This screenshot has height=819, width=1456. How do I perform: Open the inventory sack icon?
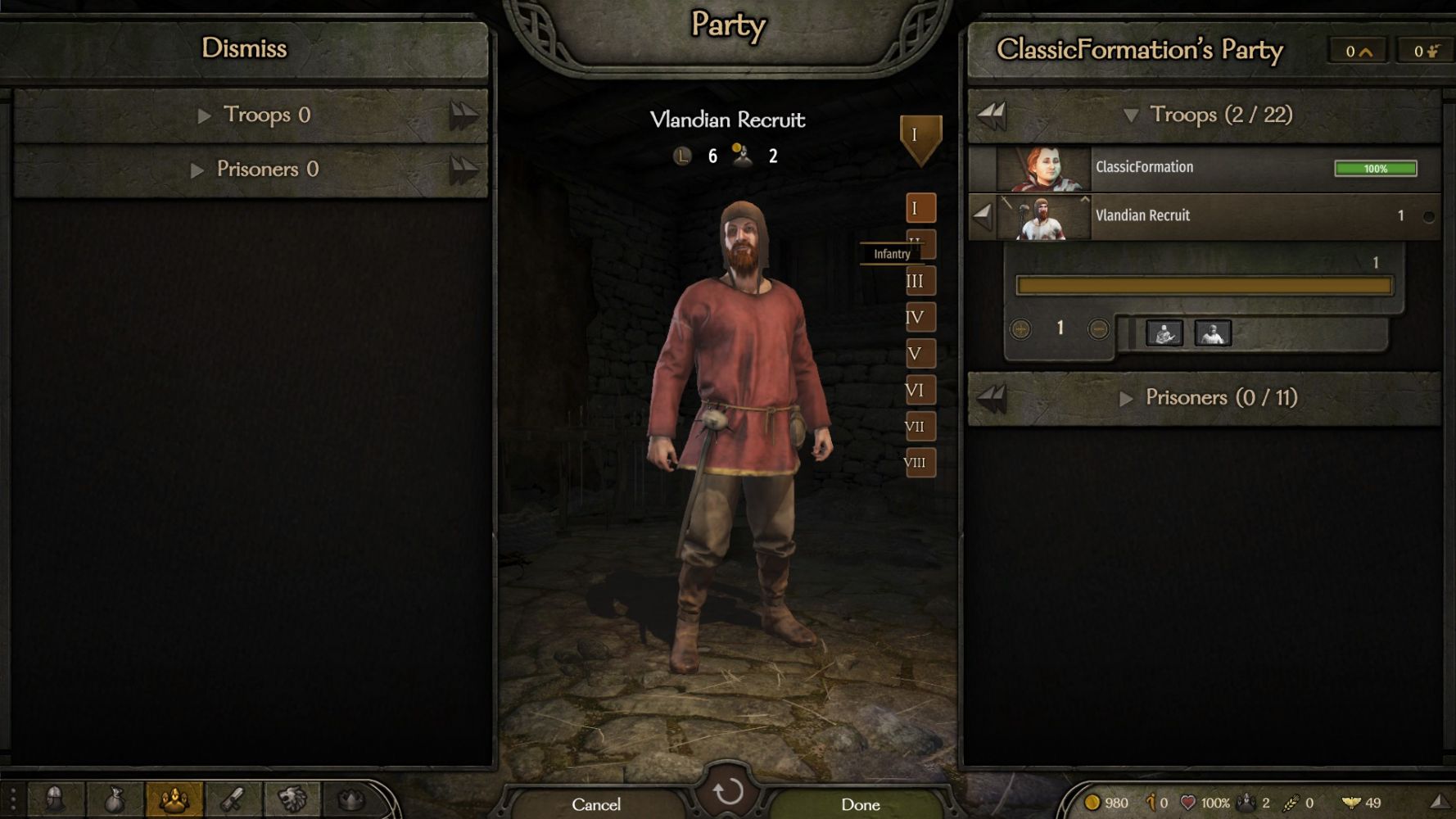pyautogui.click(x=115, y=799)
